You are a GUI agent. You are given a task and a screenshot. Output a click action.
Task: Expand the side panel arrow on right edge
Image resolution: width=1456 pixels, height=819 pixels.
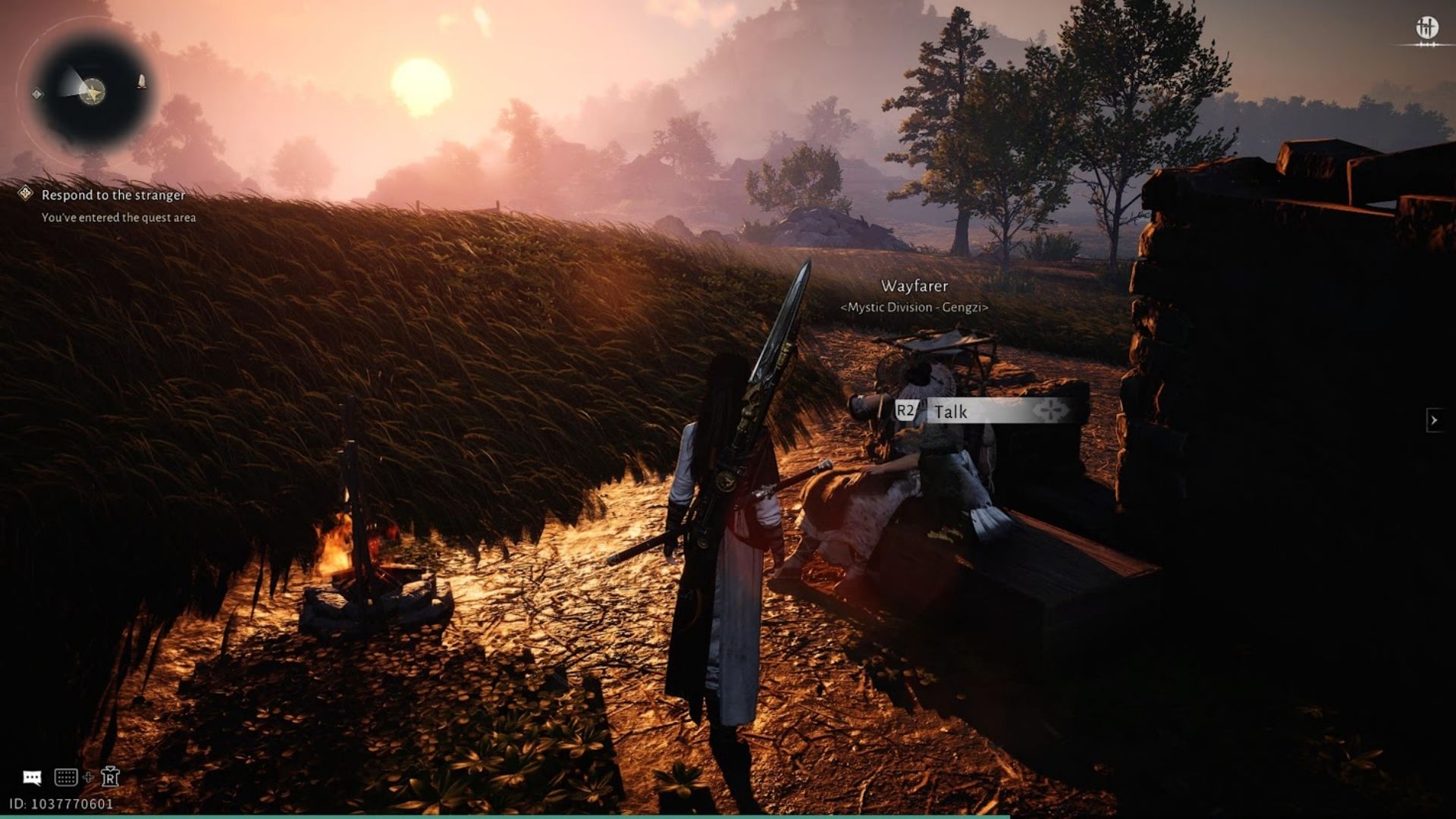1433,419
